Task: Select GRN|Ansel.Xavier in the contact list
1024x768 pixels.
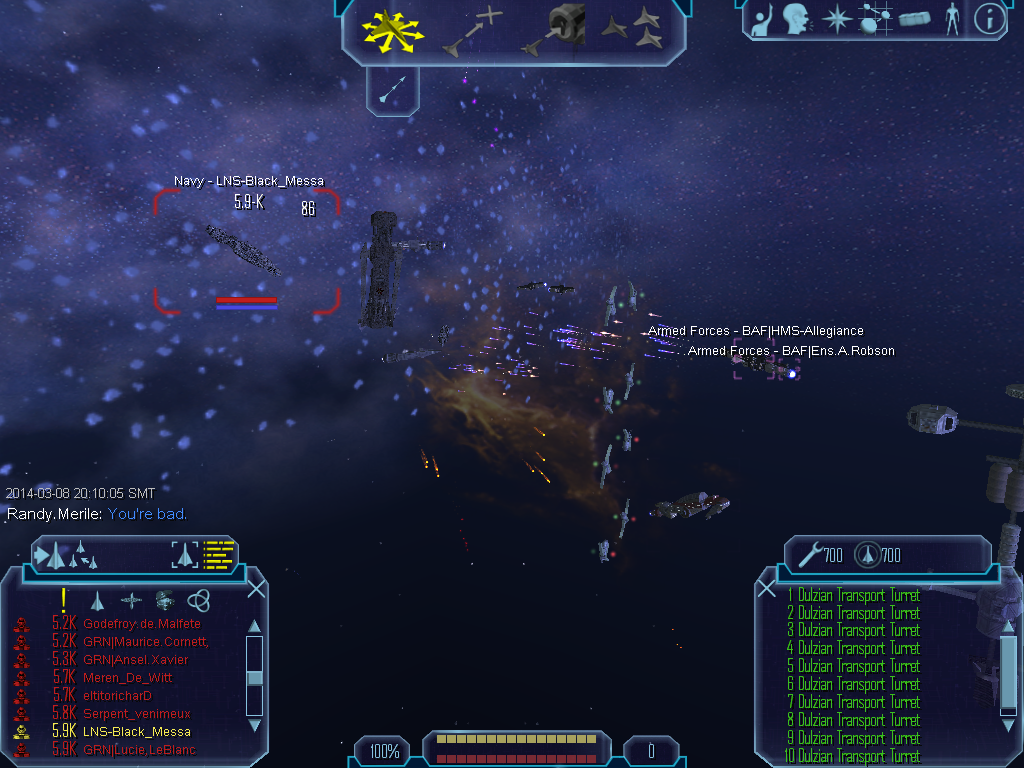Action: [136, 660]
